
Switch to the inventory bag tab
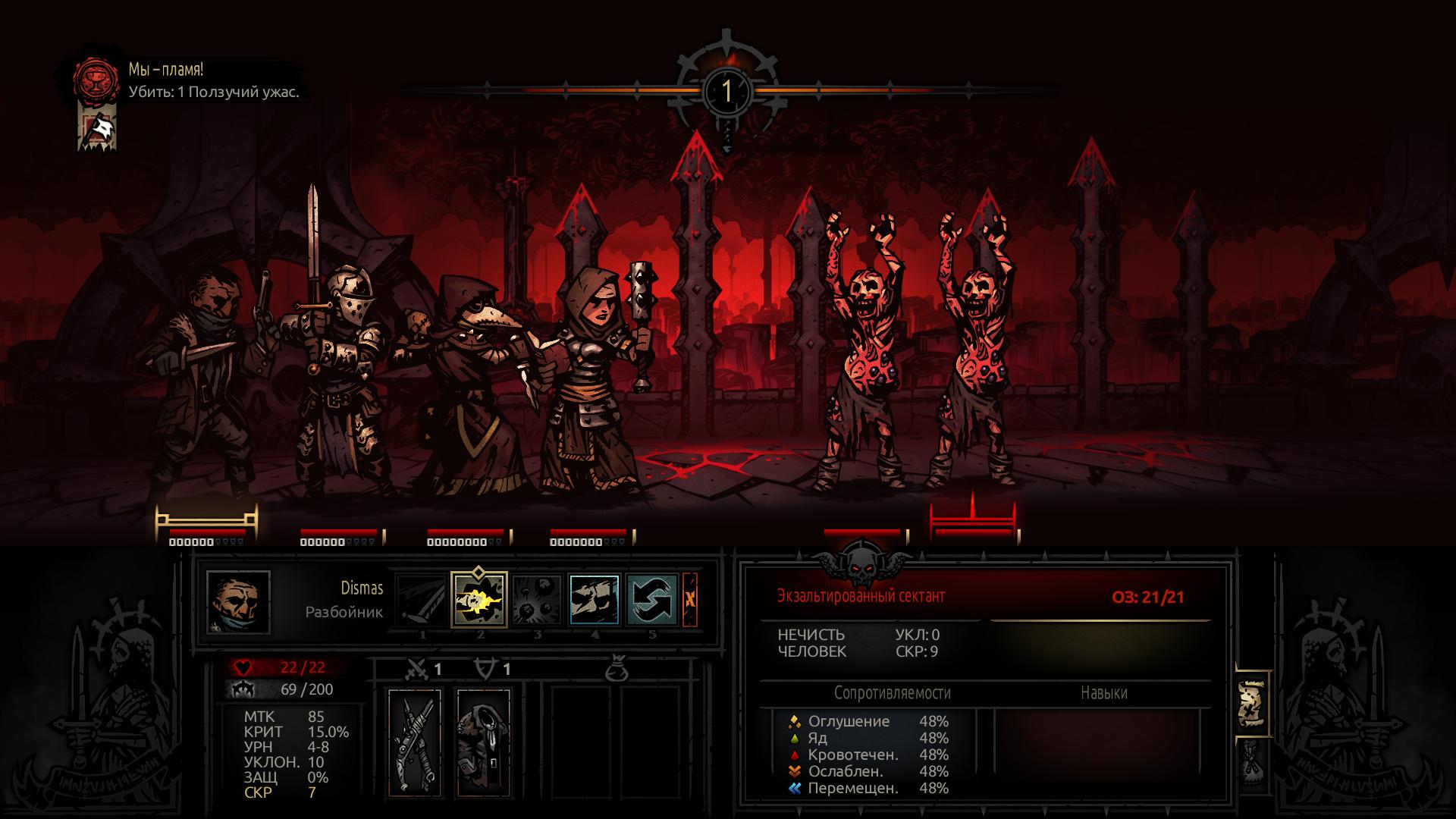(1251, 762)
